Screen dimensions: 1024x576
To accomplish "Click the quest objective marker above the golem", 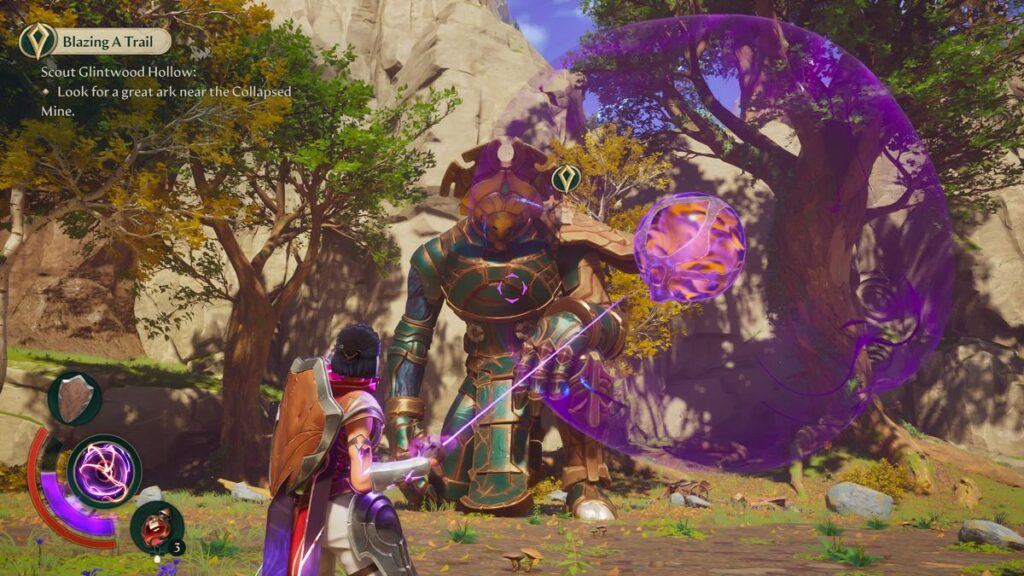I will tap(566, 179).
